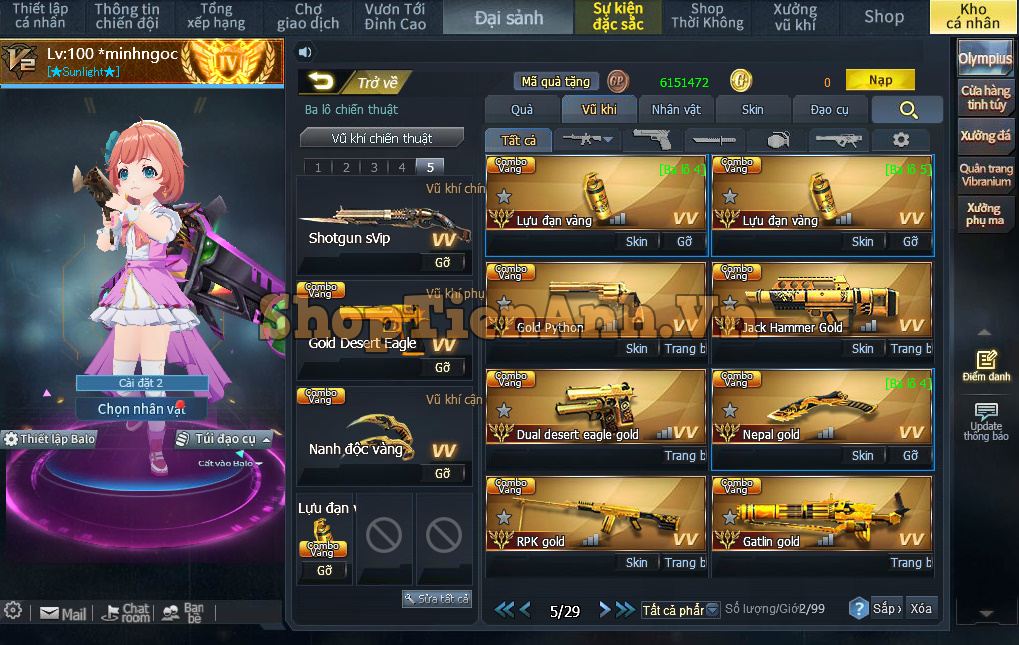1019x645 pixels.
Task: Open the Đạo cụ items tab
Action: pos(829,110)
